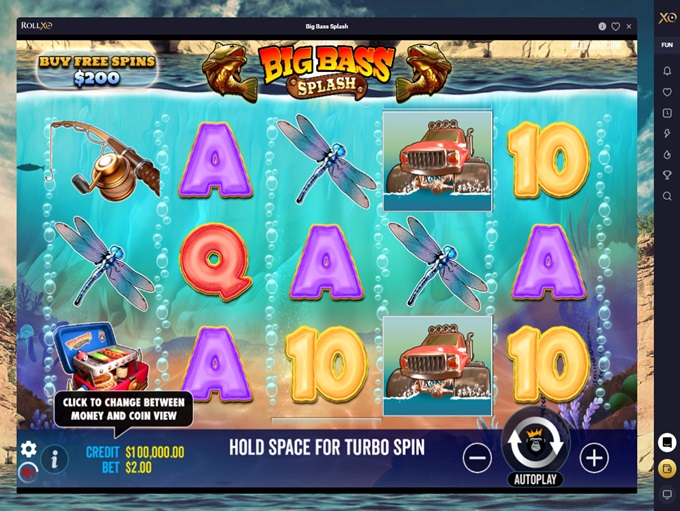Decrease the bet with the minus button
The image size is (680, 511).
click(x=477, y=458)
